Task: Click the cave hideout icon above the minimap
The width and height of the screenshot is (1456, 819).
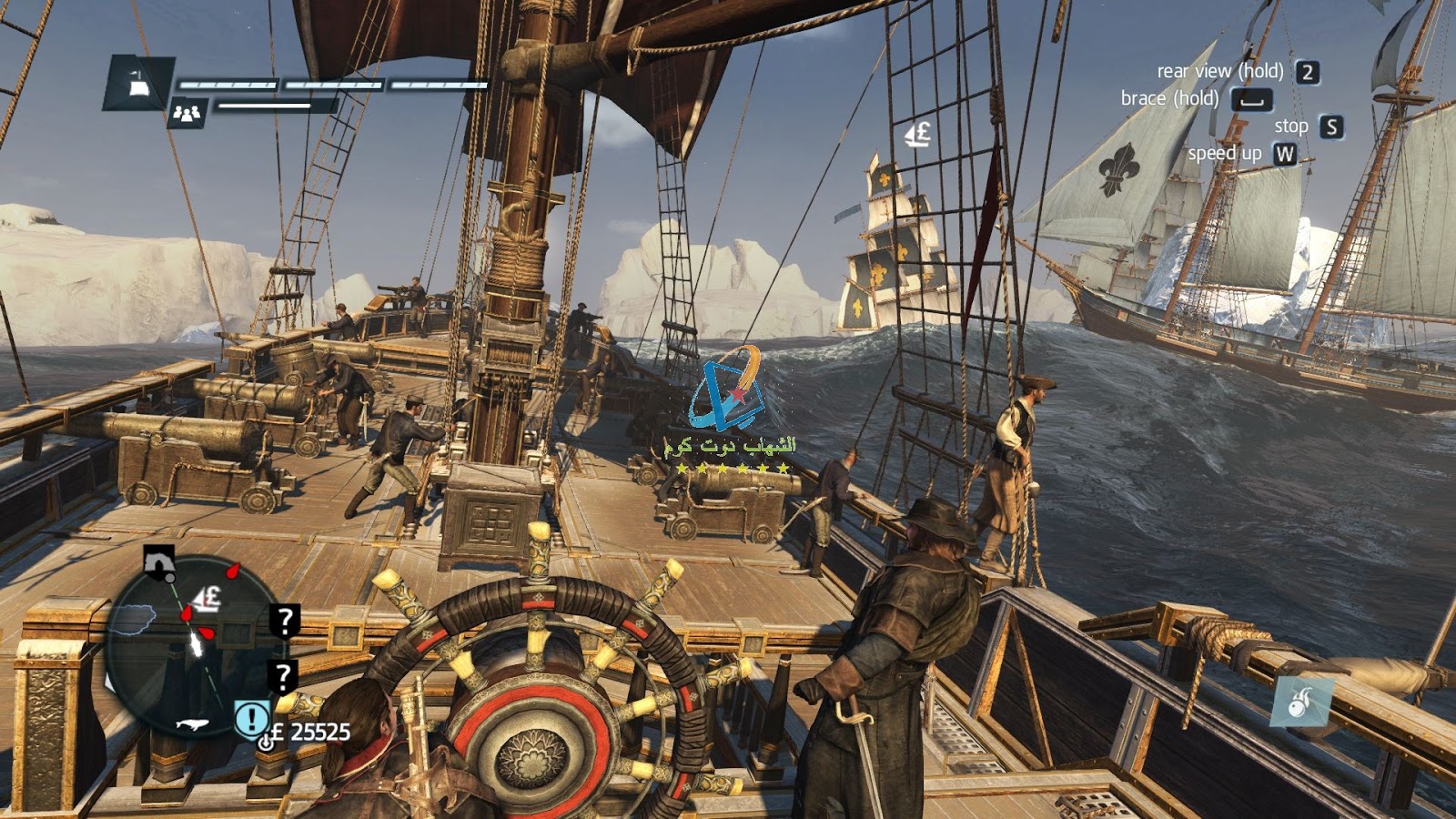Action: pos(159,562)
